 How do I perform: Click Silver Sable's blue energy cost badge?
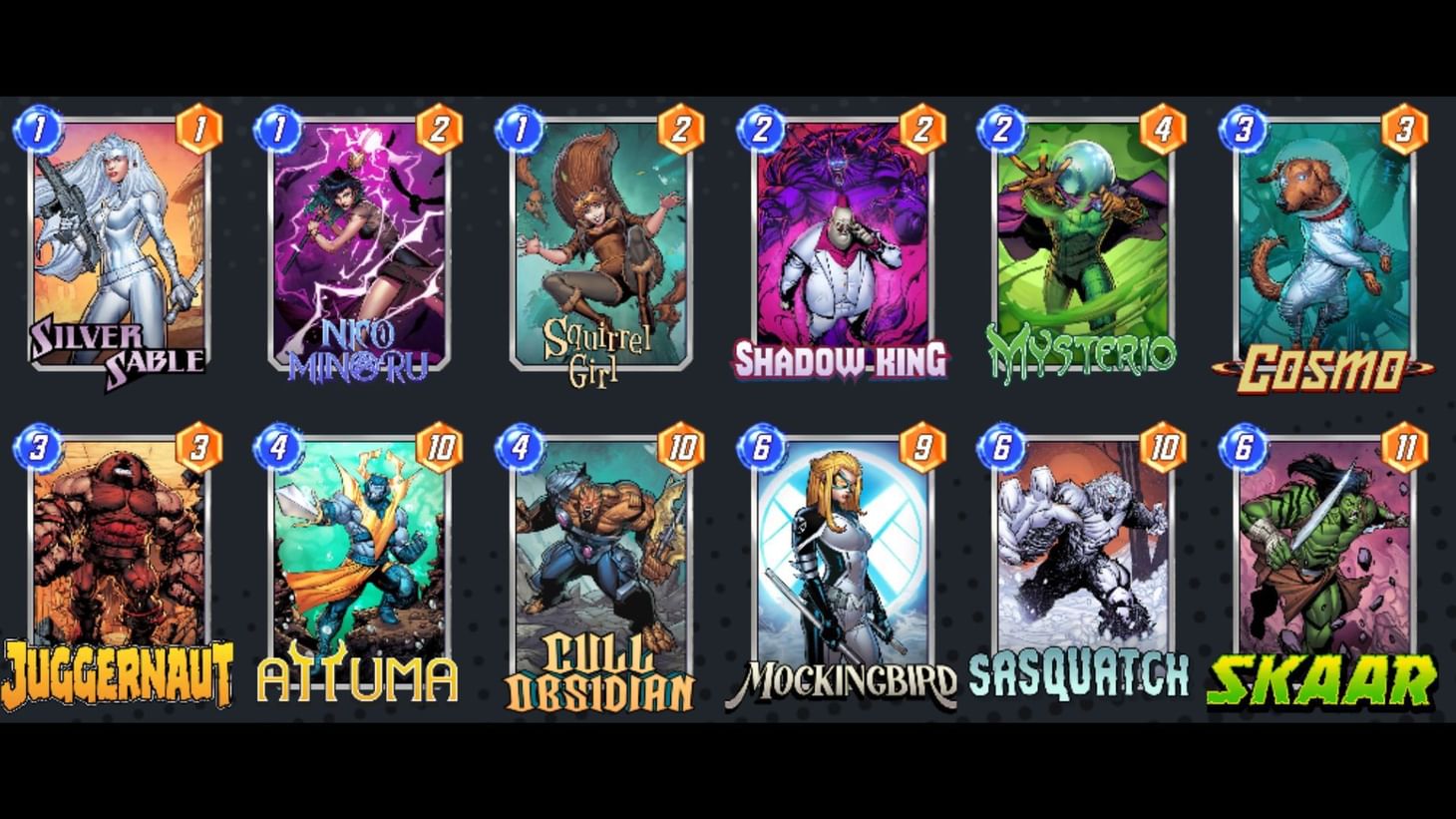point(37,130)
